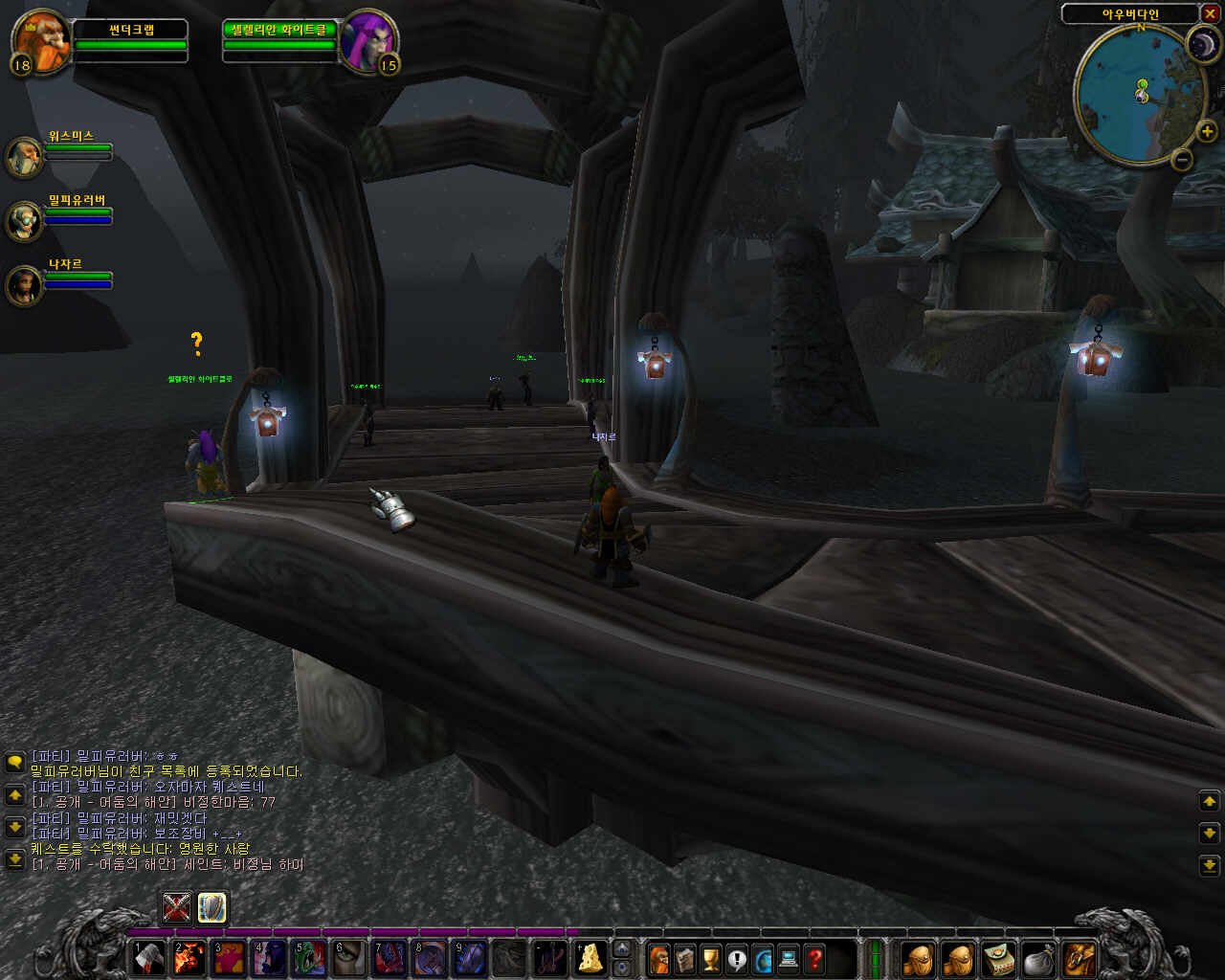Select party member 나자르's portrait

24,284
